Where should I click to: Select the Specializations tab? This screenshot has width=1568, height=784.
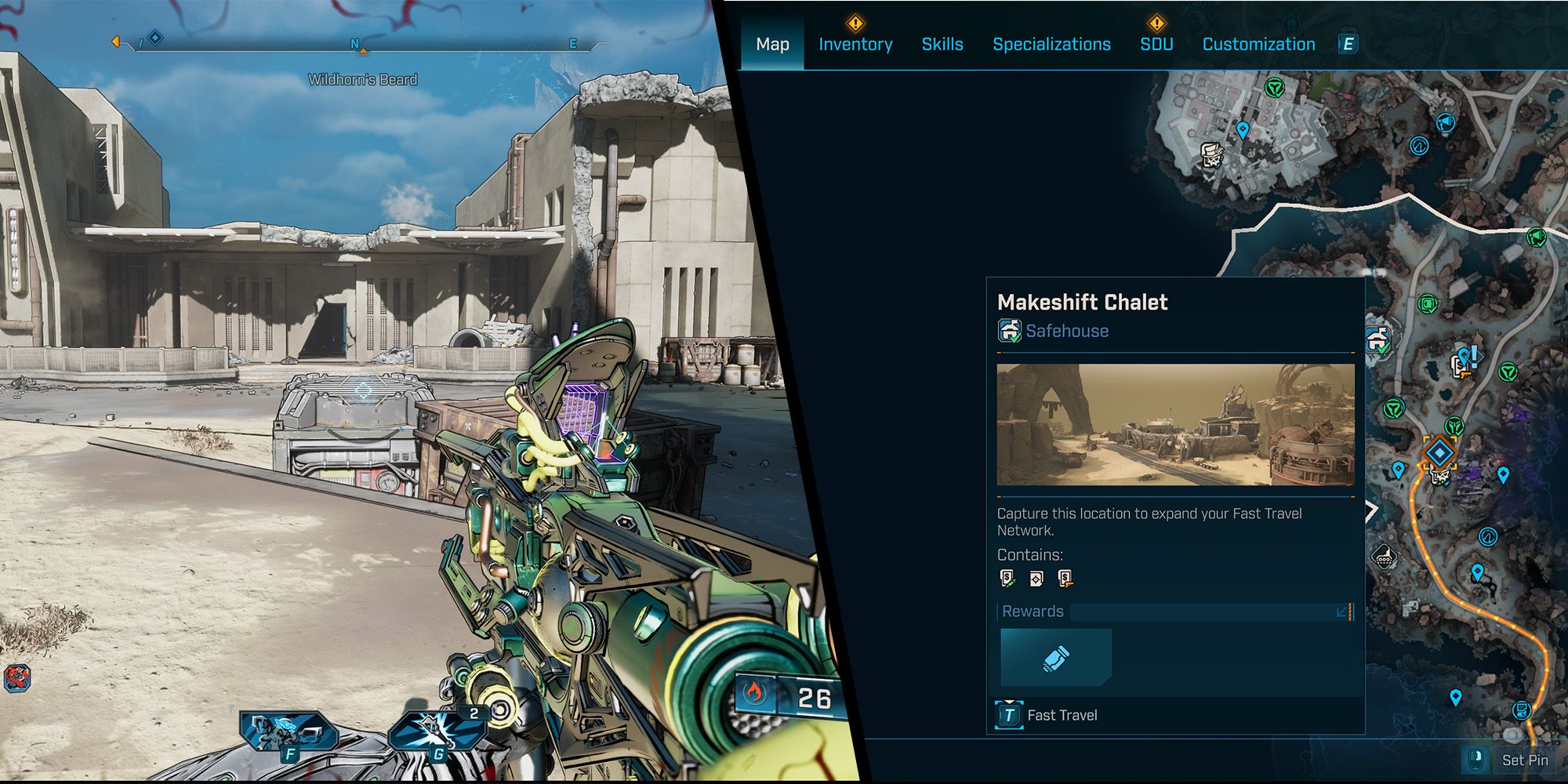point(1051,45)
